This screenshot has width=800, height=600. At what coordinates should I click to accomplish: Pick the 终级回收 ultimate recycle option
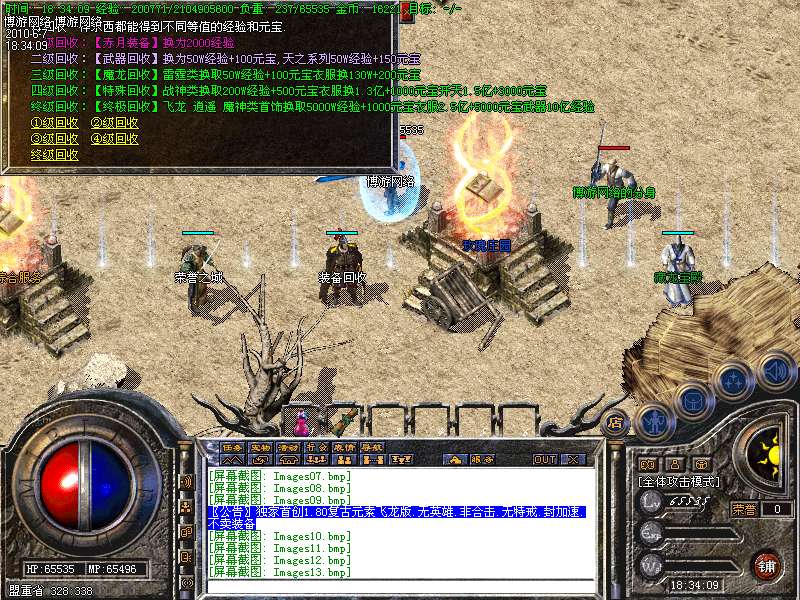(x=54, y=155)
